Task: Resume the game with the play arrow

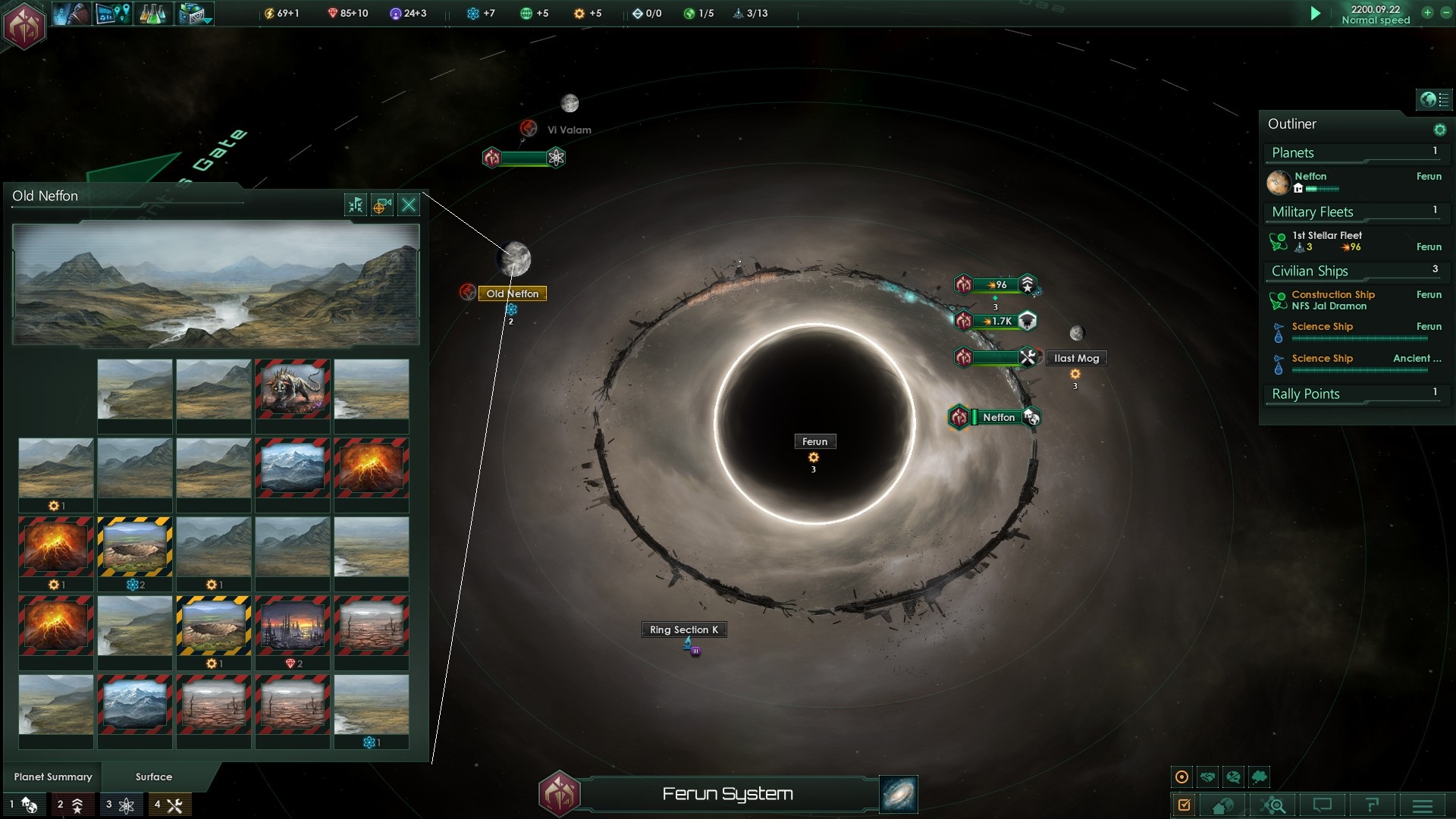Action: [1316, 13]
